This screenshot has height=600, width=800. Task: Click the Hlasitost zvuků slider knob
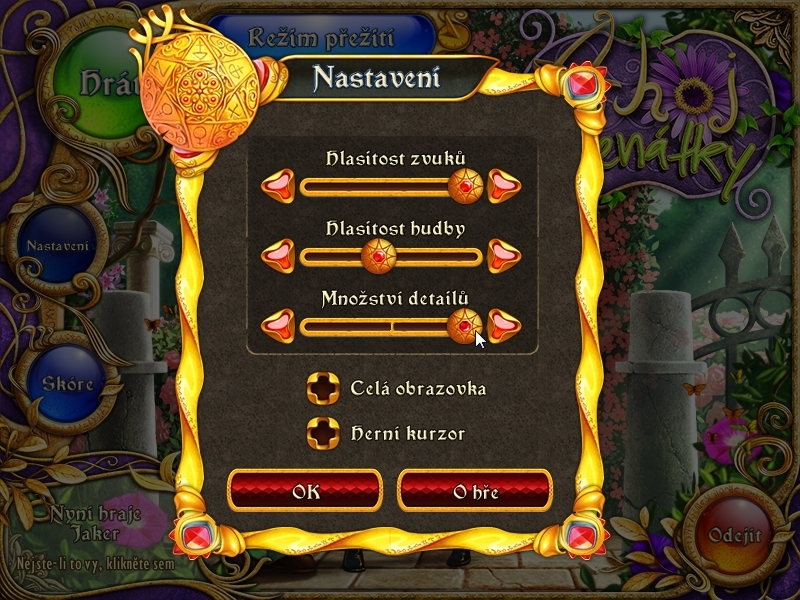coord(465,185)
